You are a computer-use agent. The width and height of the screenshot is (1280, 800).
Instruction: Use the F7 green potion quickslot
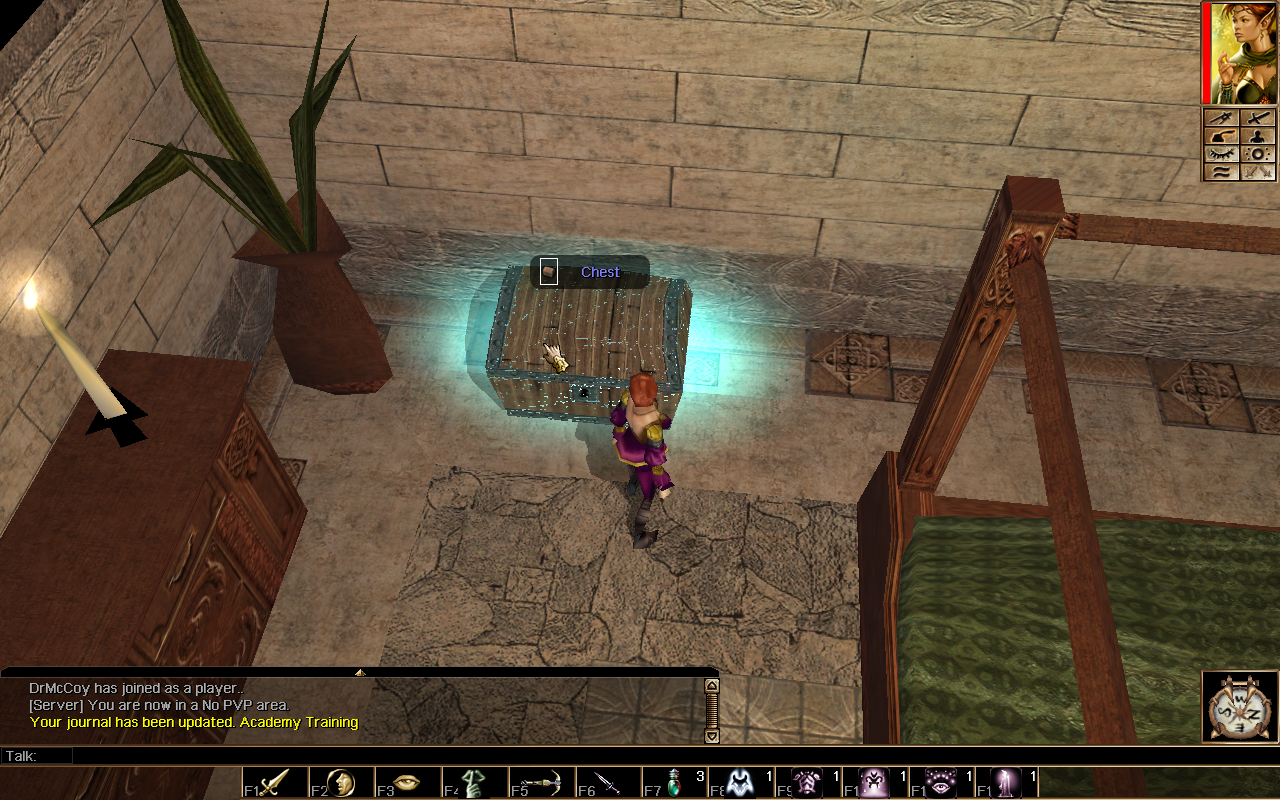(x=674, y=782)
